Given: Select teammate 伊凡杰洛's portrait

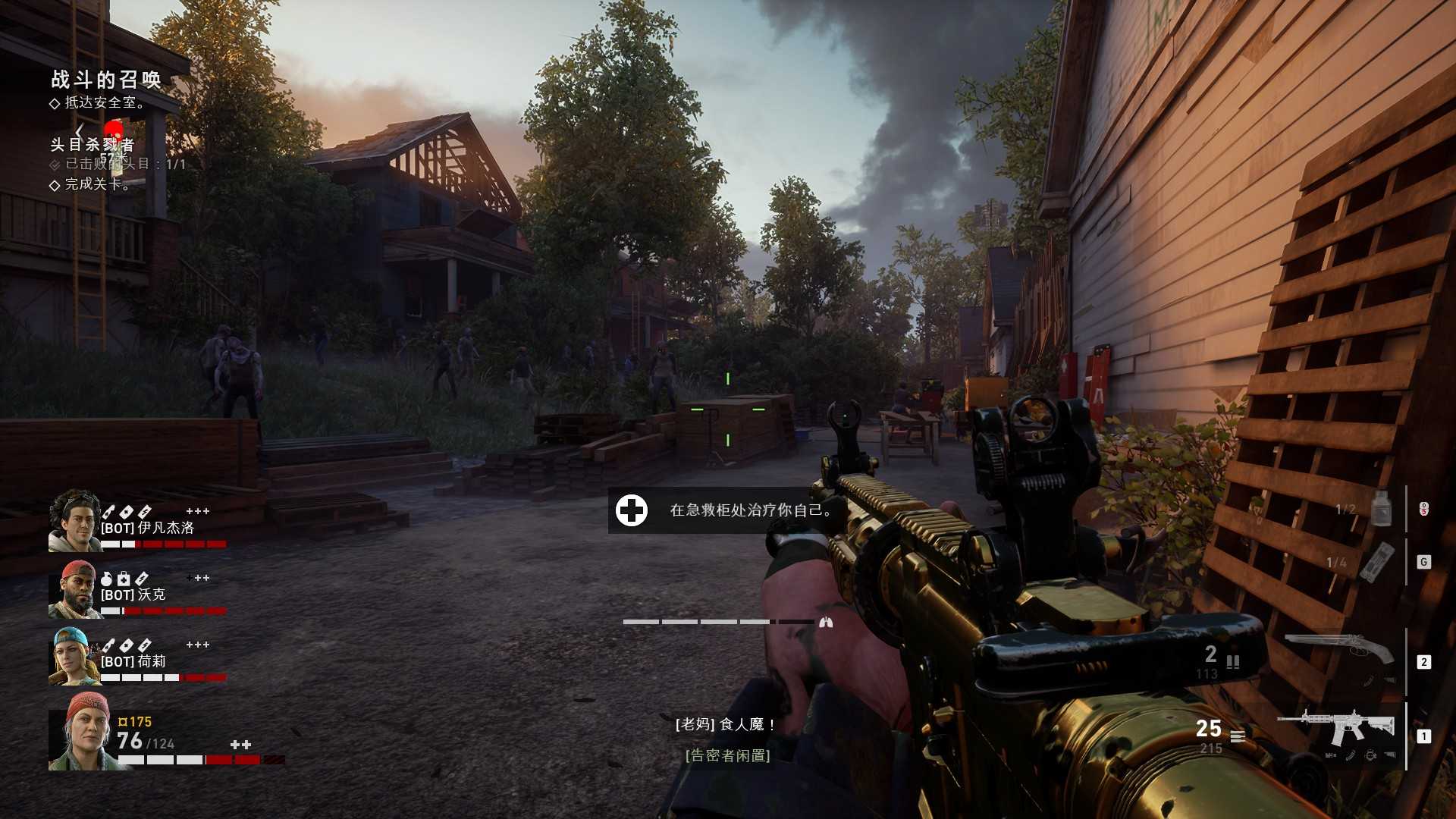Looking at the screenshot, I should pos(74,520).
